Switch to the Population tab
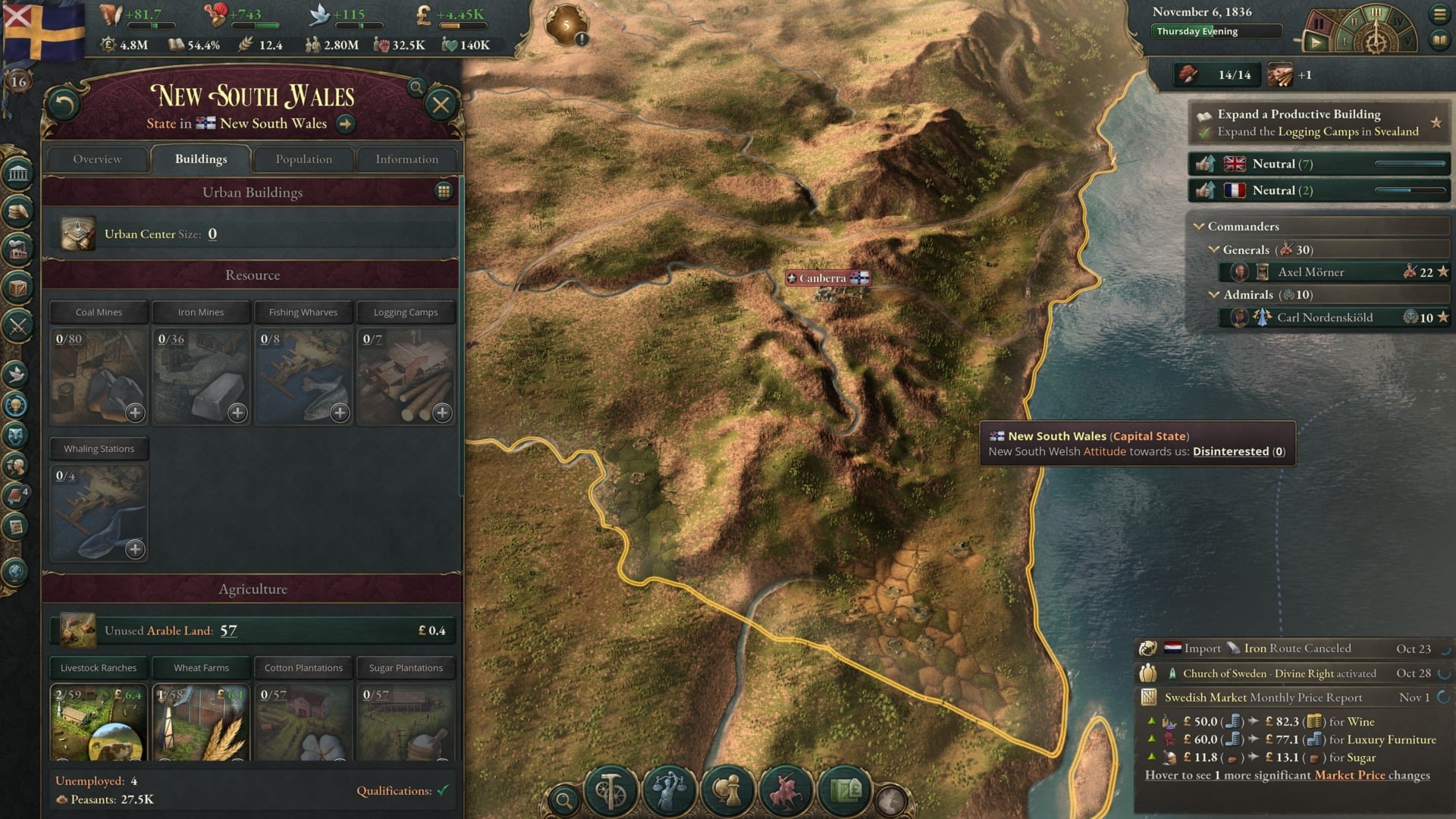Viewport: 1456px width, 819px height. point(303,159)
